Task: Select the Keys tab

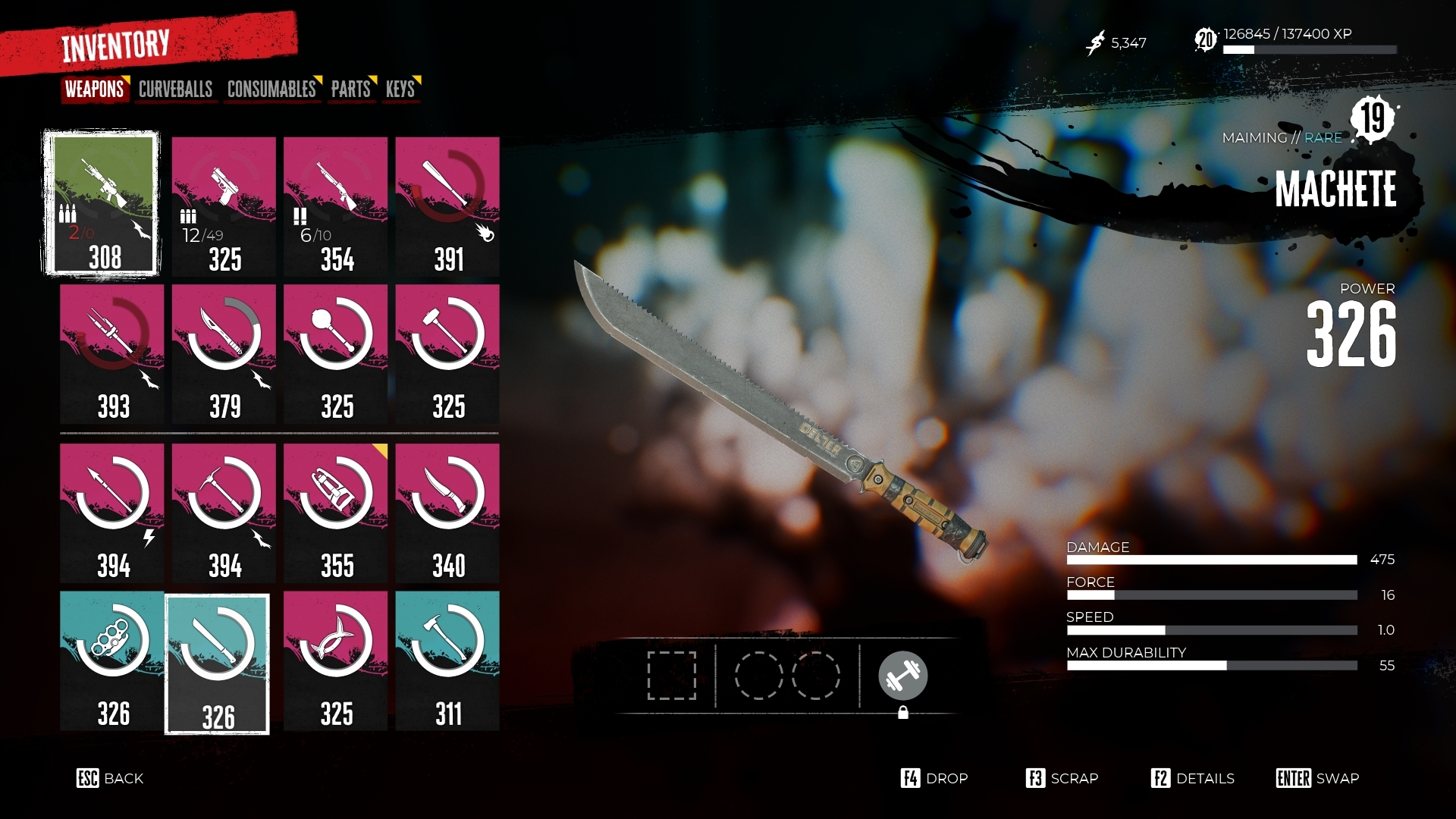Action: [x=400, y=89]
